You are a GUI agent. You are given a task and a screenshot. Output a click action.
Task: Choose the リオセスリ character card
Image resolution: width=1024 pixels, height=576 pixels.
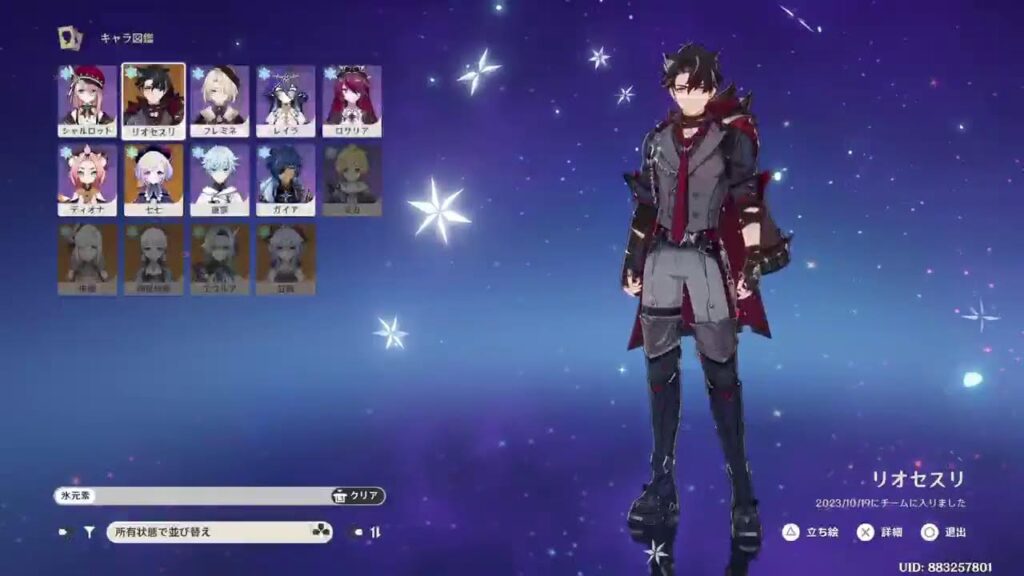pyautogui.click(x=153, y=101)
